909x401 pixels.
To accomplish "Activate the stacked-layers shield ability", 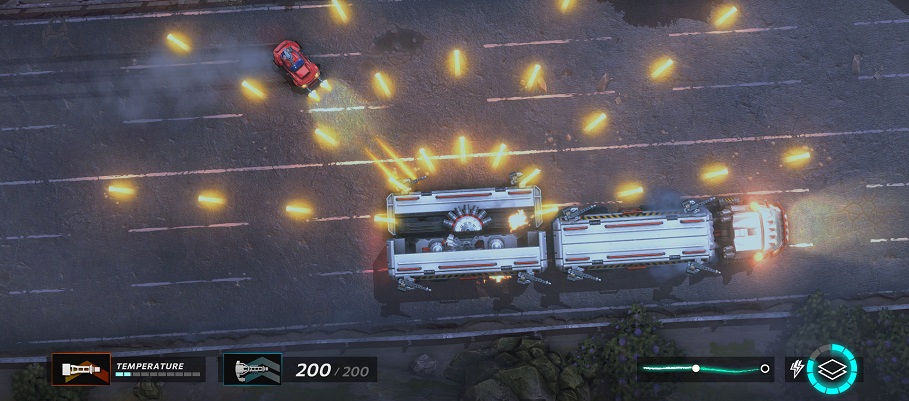I will tap(833, 369).
